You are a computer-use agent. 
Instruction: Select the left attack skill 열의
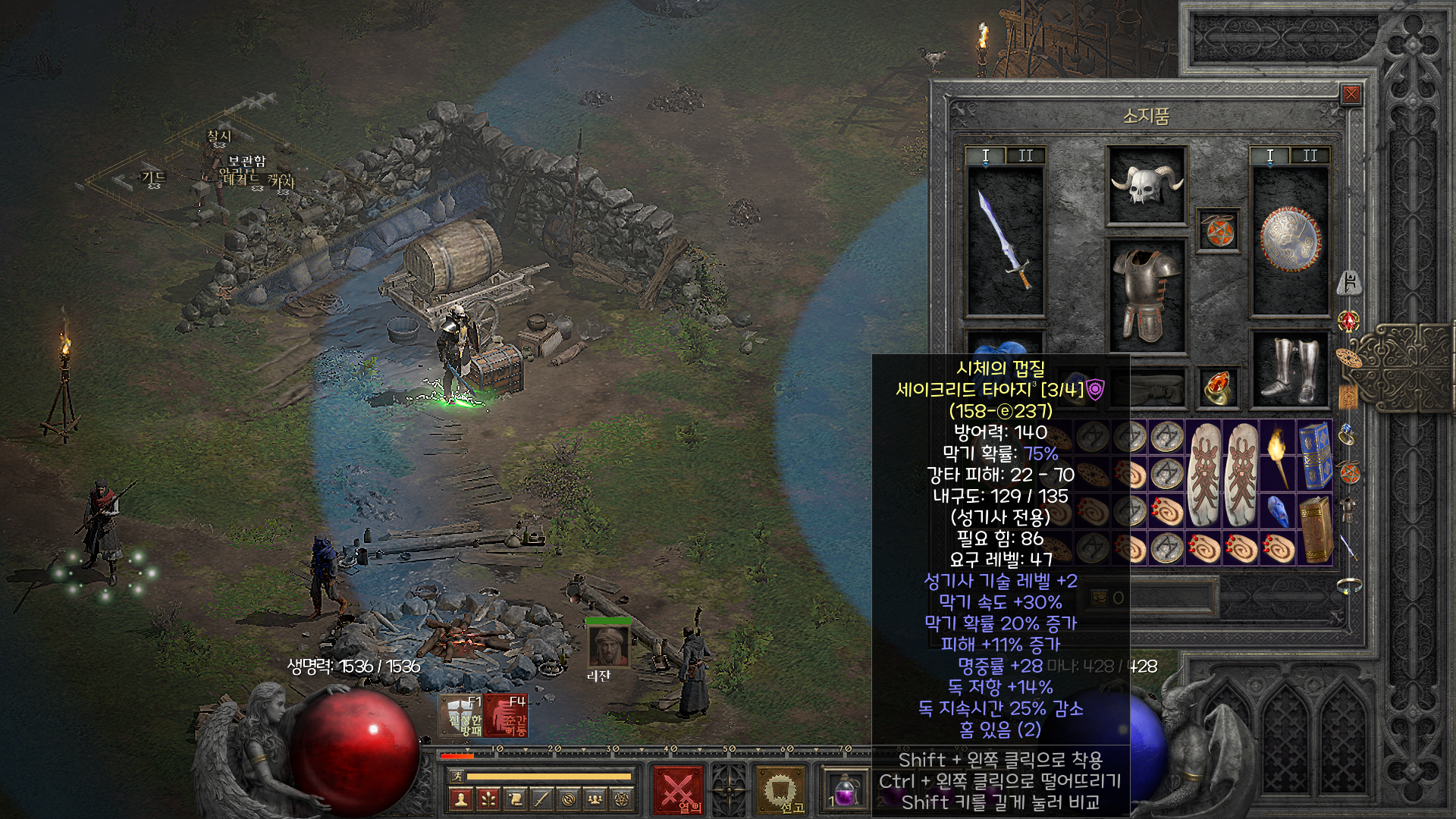click(677, 790)
